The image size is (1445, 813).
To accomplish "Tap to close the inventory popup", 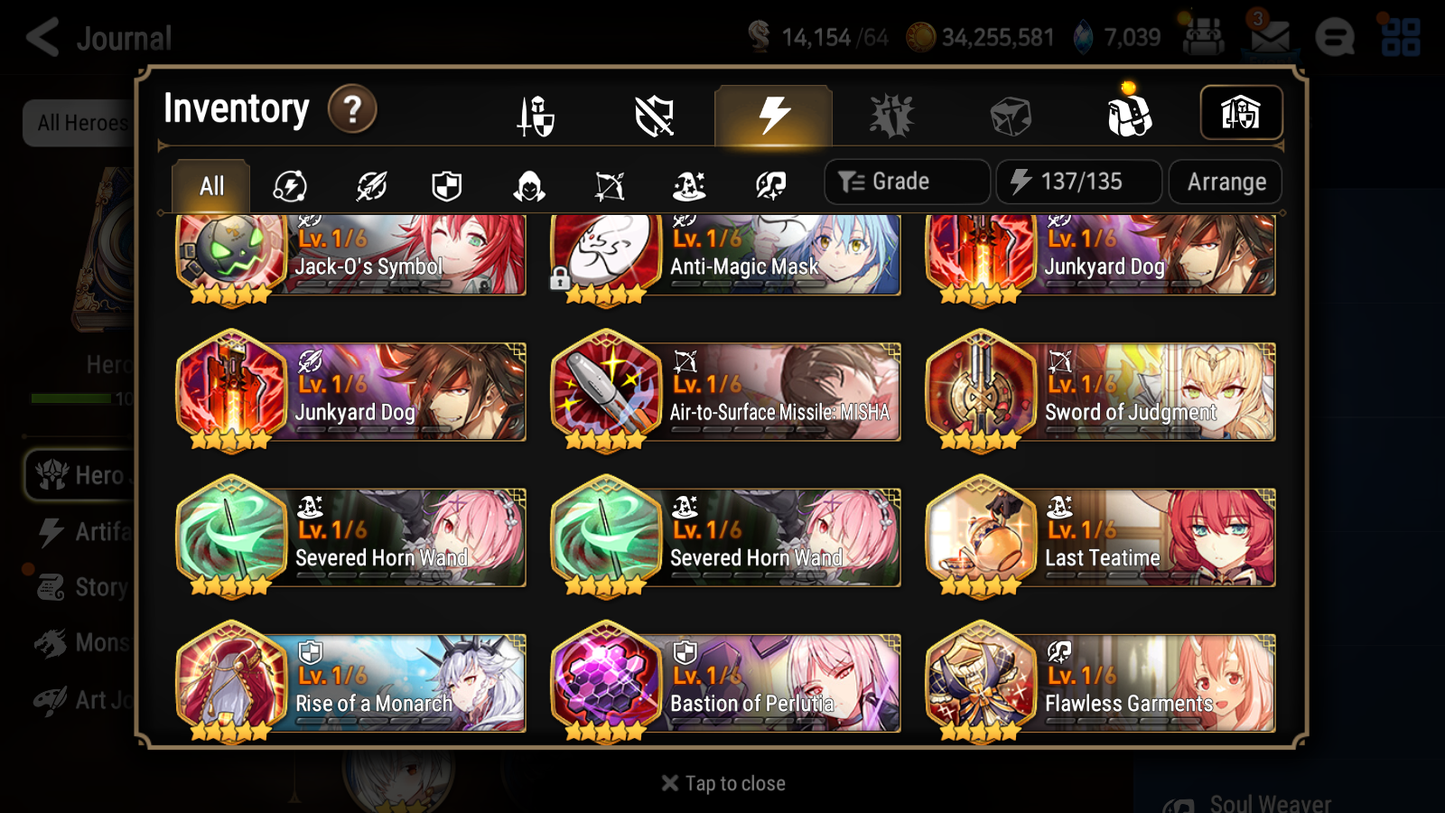I will click(722, 783).
